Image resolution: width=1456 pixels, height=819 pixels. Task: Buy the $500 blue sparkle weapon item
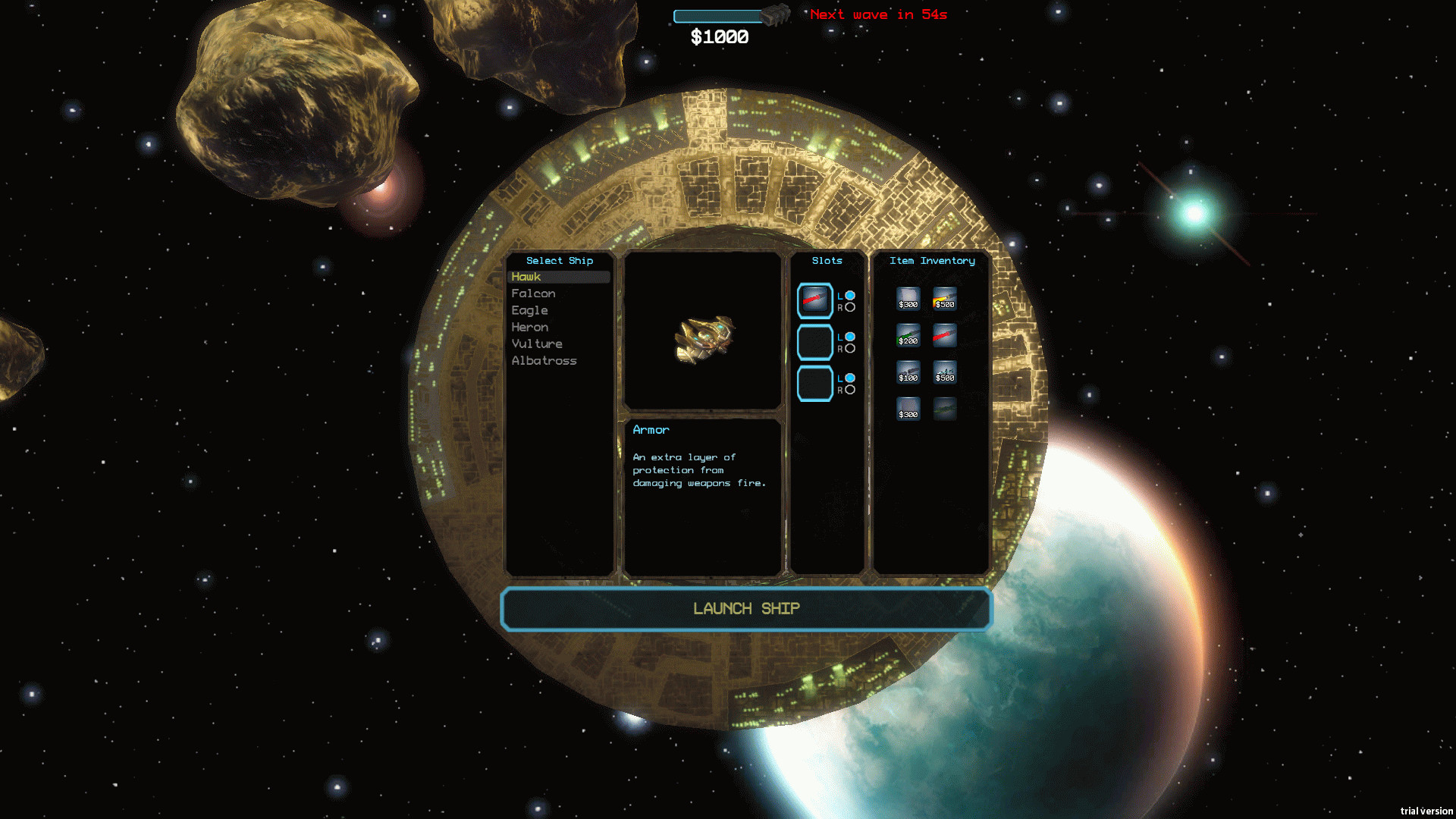point(944,372)
